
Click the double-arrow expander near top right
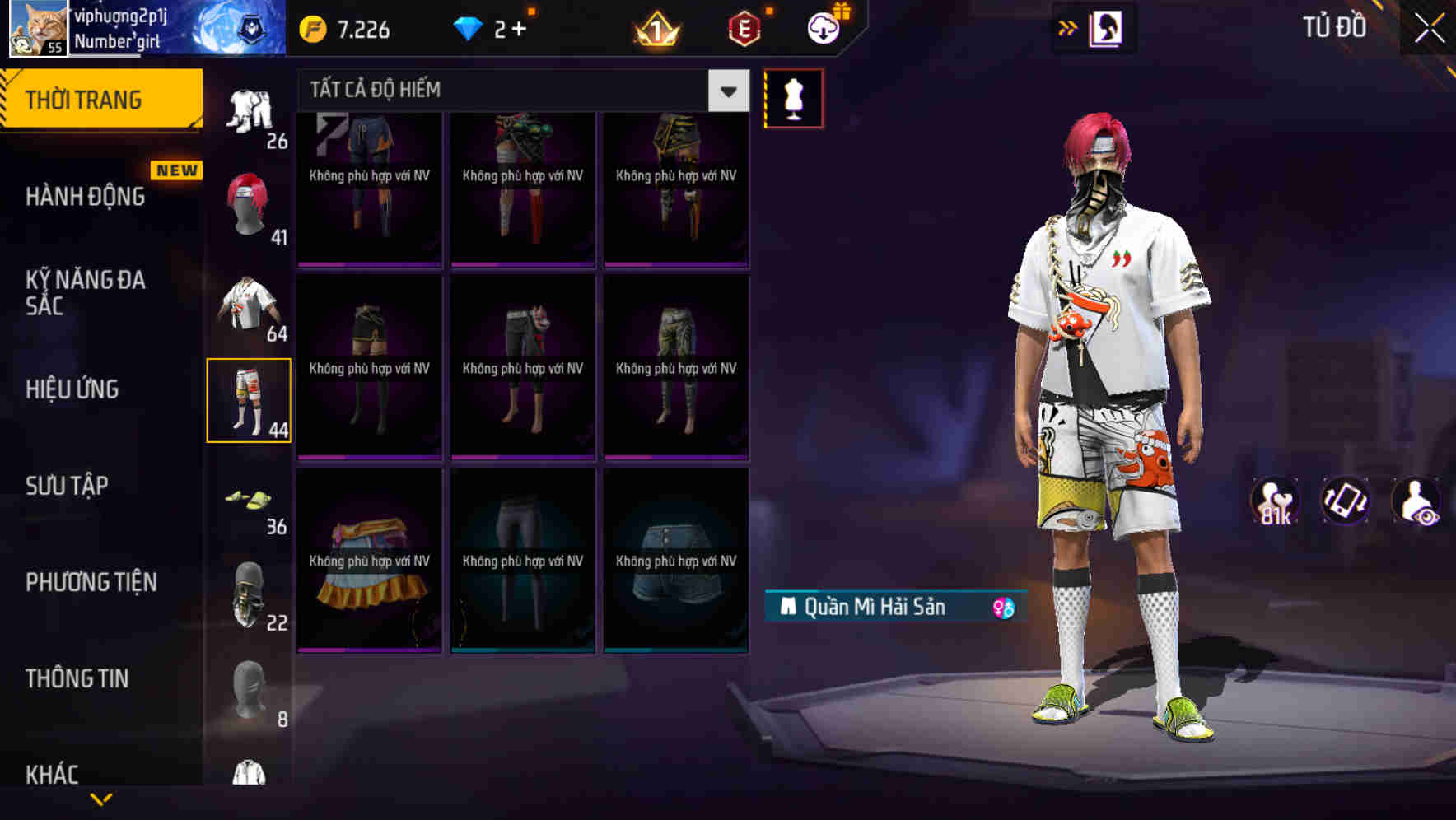point(1068,27)
